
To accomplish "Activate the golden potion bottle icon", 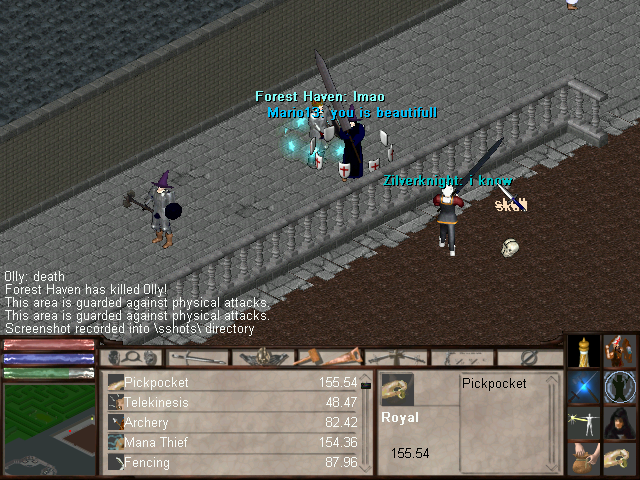I will coord(583,352).
